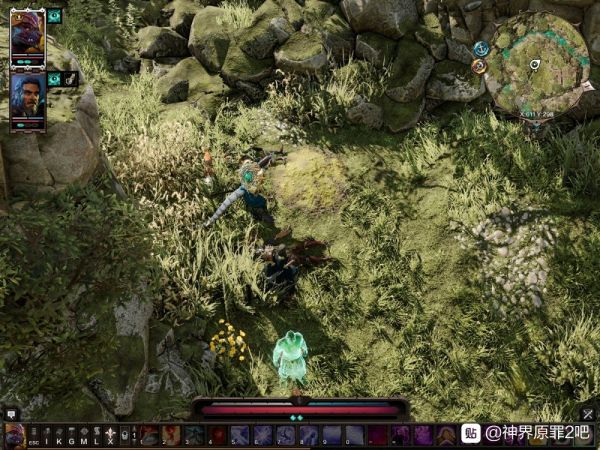The image size is (600, 450).
Task: Click the crossed-swords button above hotbar's right end
Action: point(588,413)
